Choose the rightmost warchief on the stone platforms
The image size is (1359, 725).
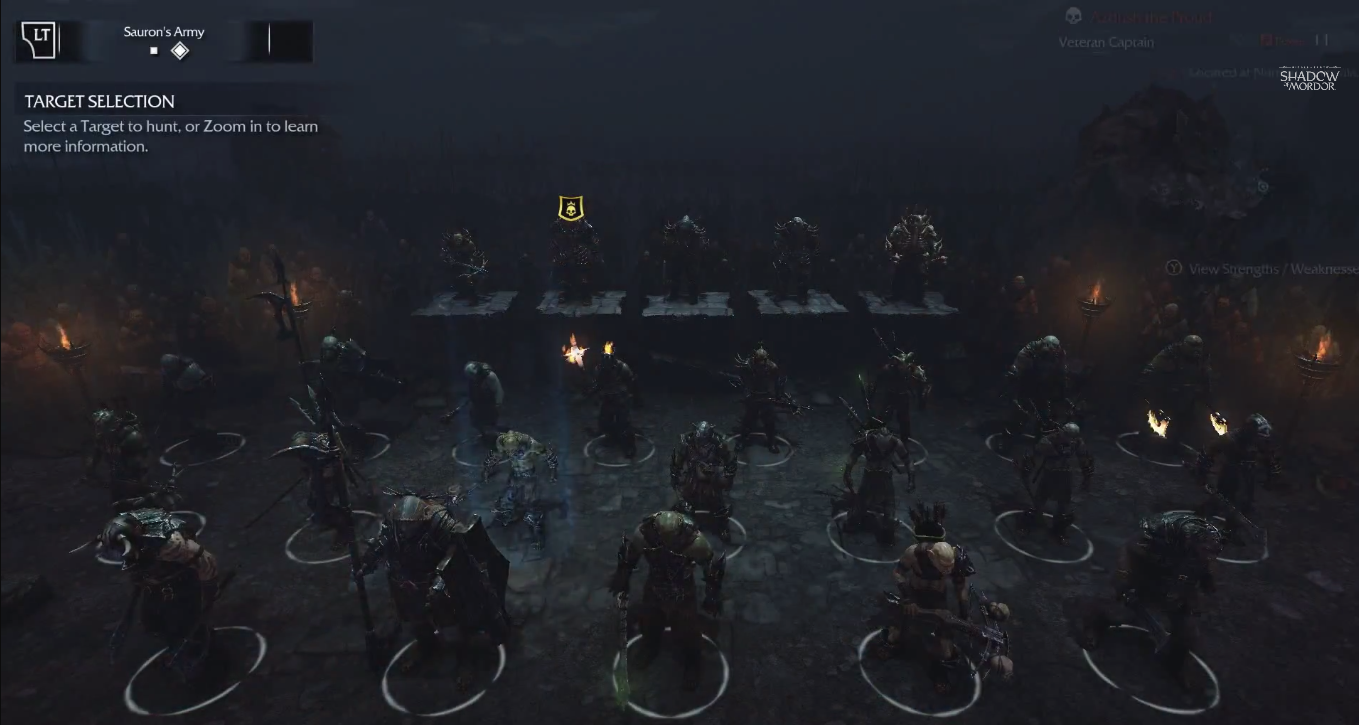click(912, 253)
